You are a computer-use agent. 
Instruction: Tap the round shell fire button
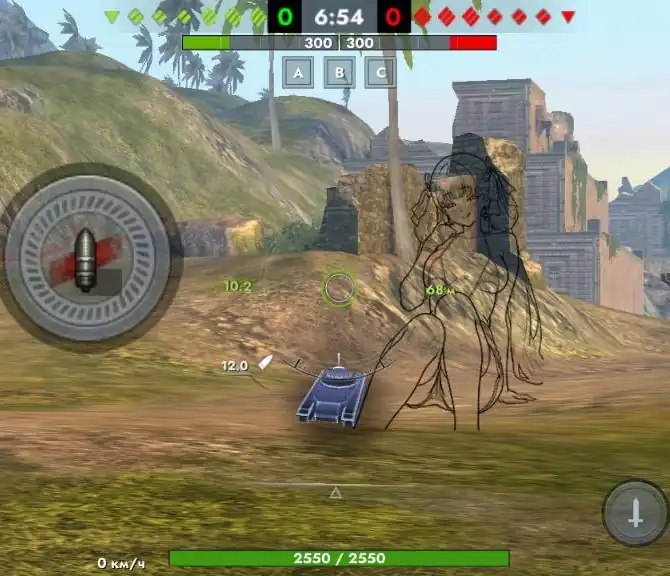86,257
